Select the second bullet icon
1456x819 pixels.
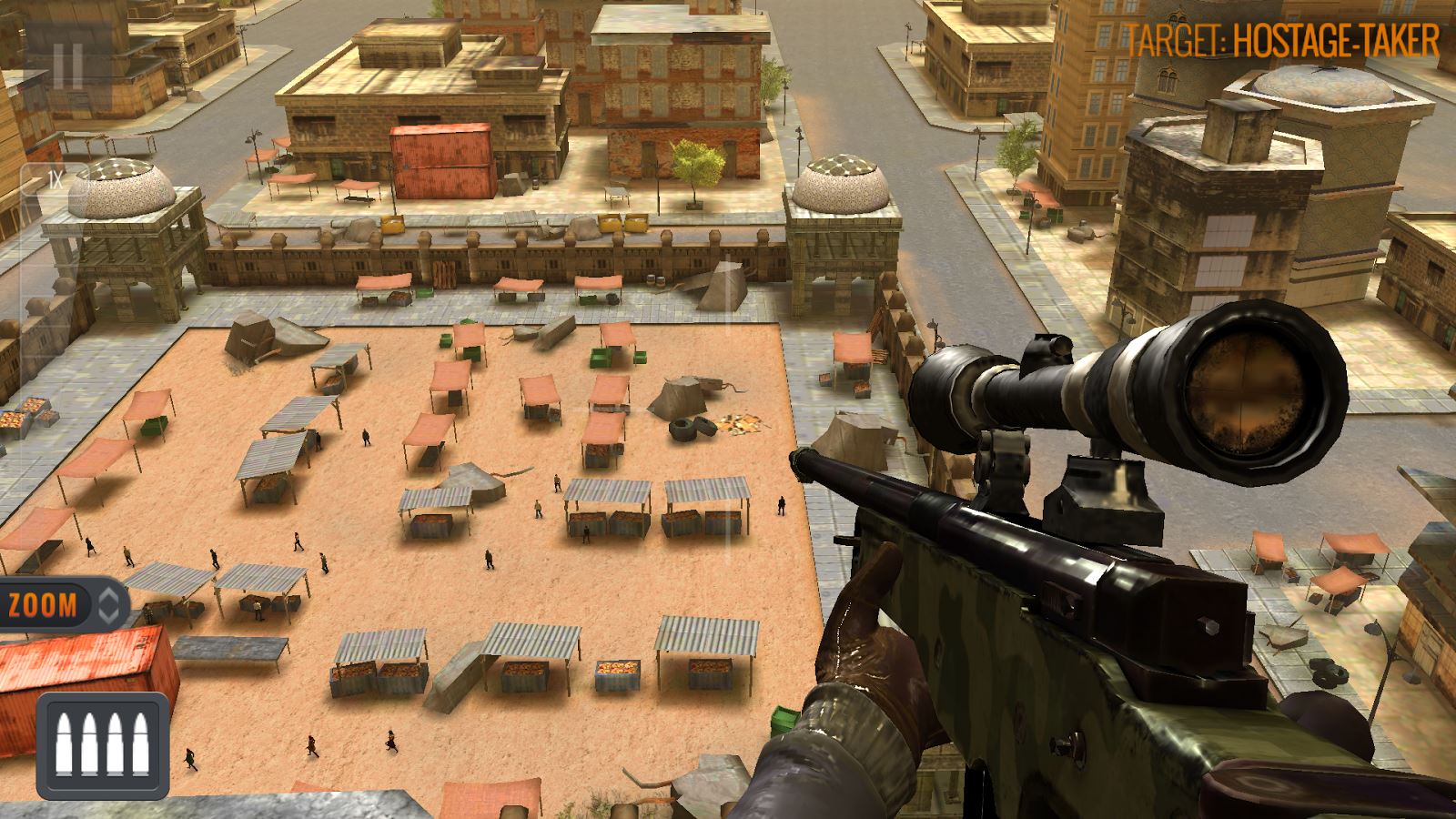[89, 744]
